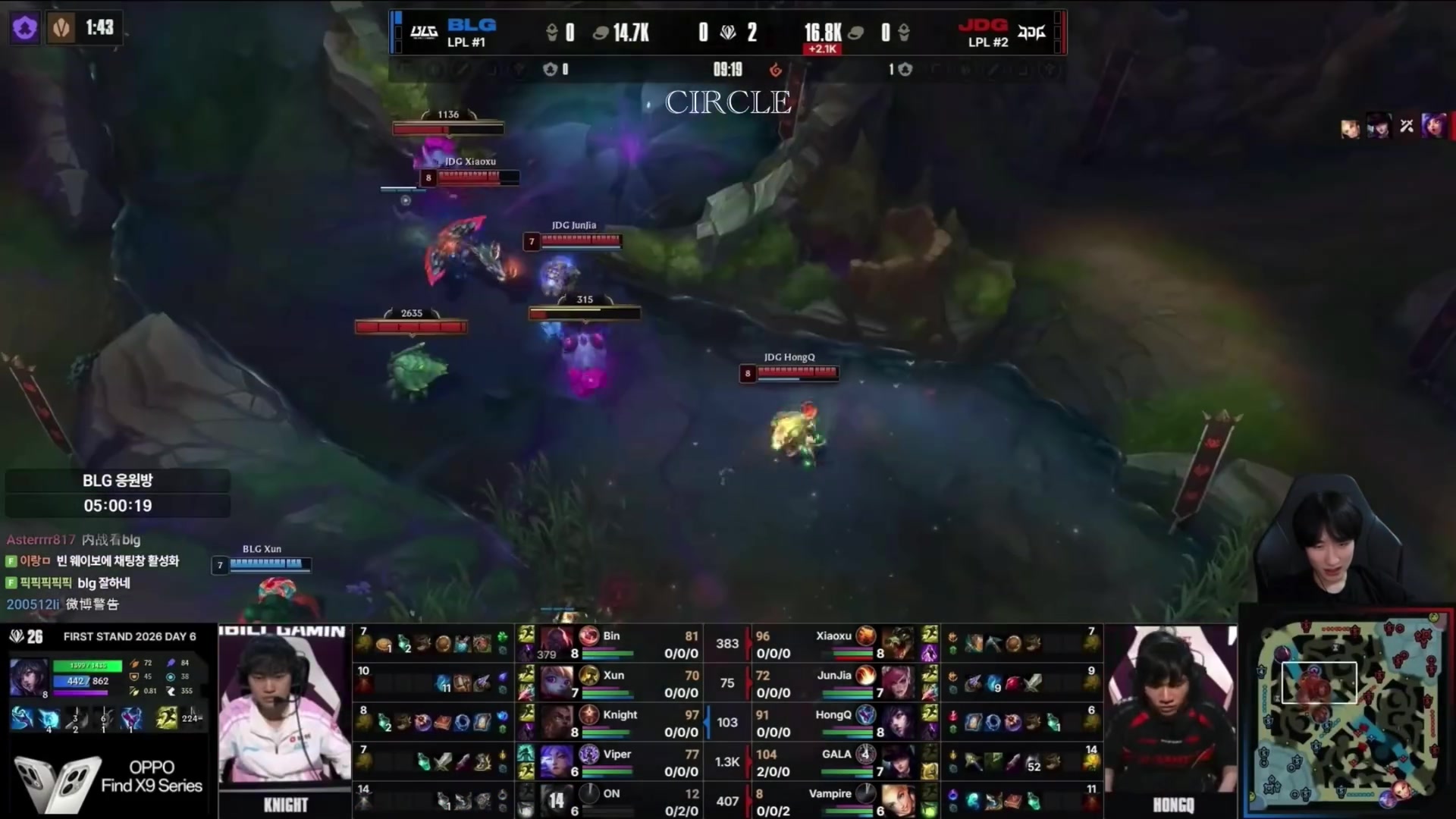
Task: Select Viper's scoreboard entry
Action: [616, 762]
